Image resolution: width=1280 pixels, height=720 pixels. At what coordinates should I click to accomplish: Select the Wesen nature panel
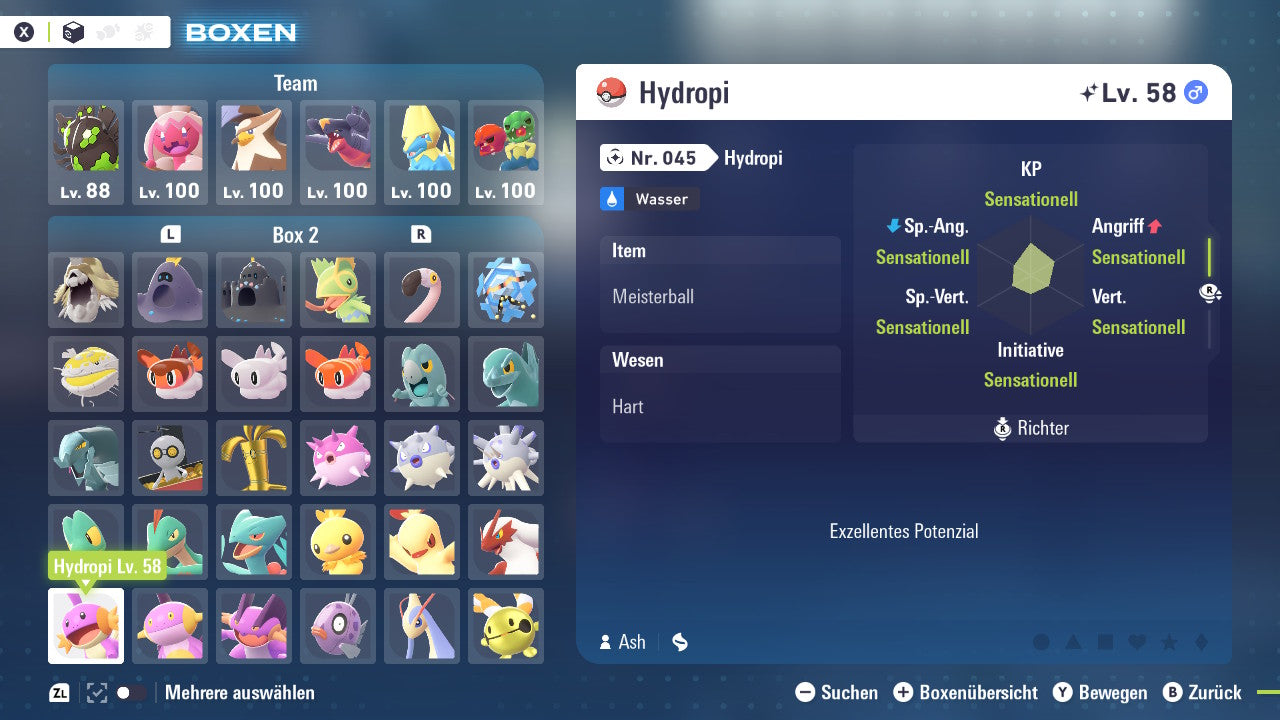720,393
